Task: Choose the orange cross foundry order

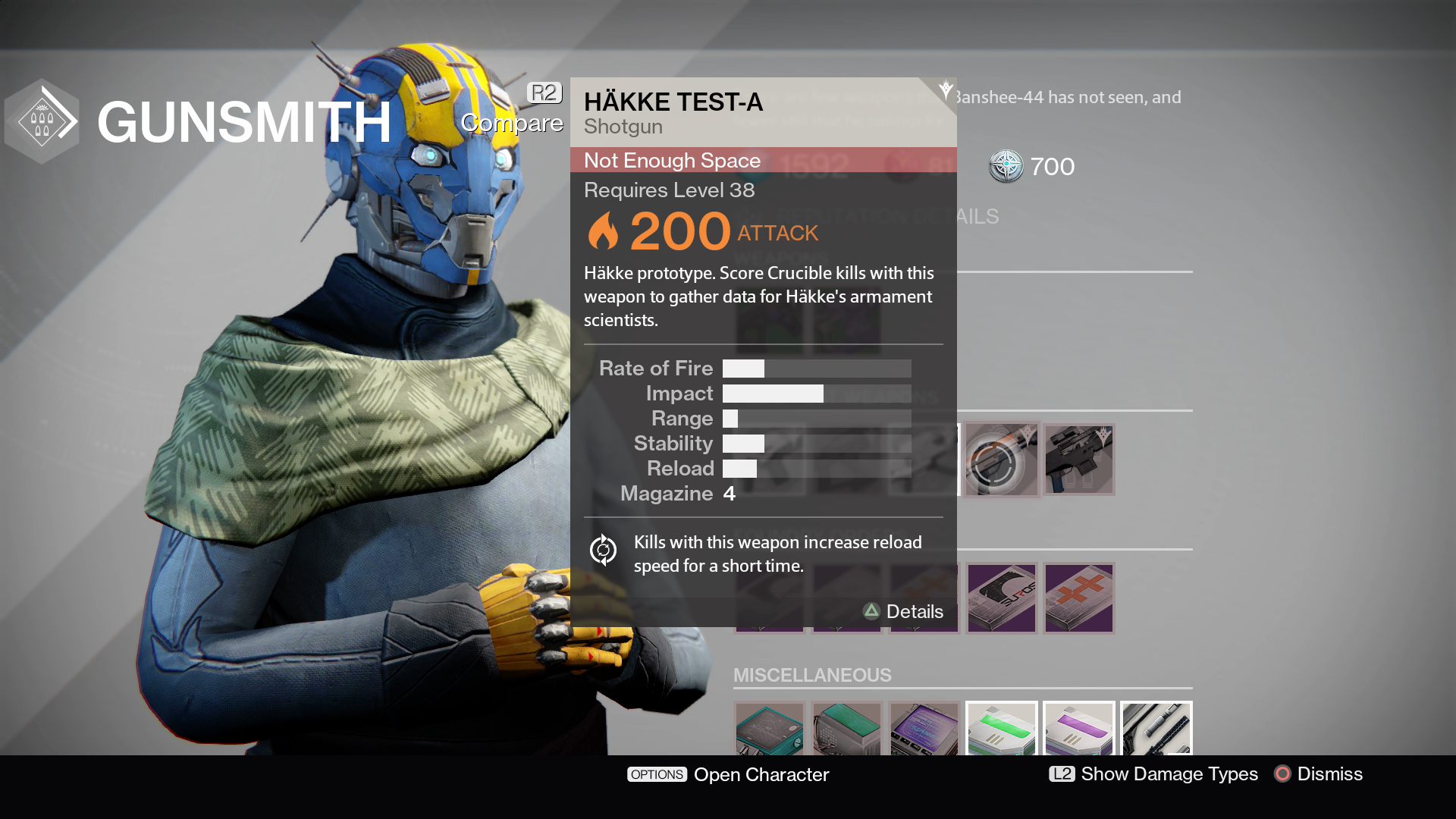Action: click(1078, 598)
